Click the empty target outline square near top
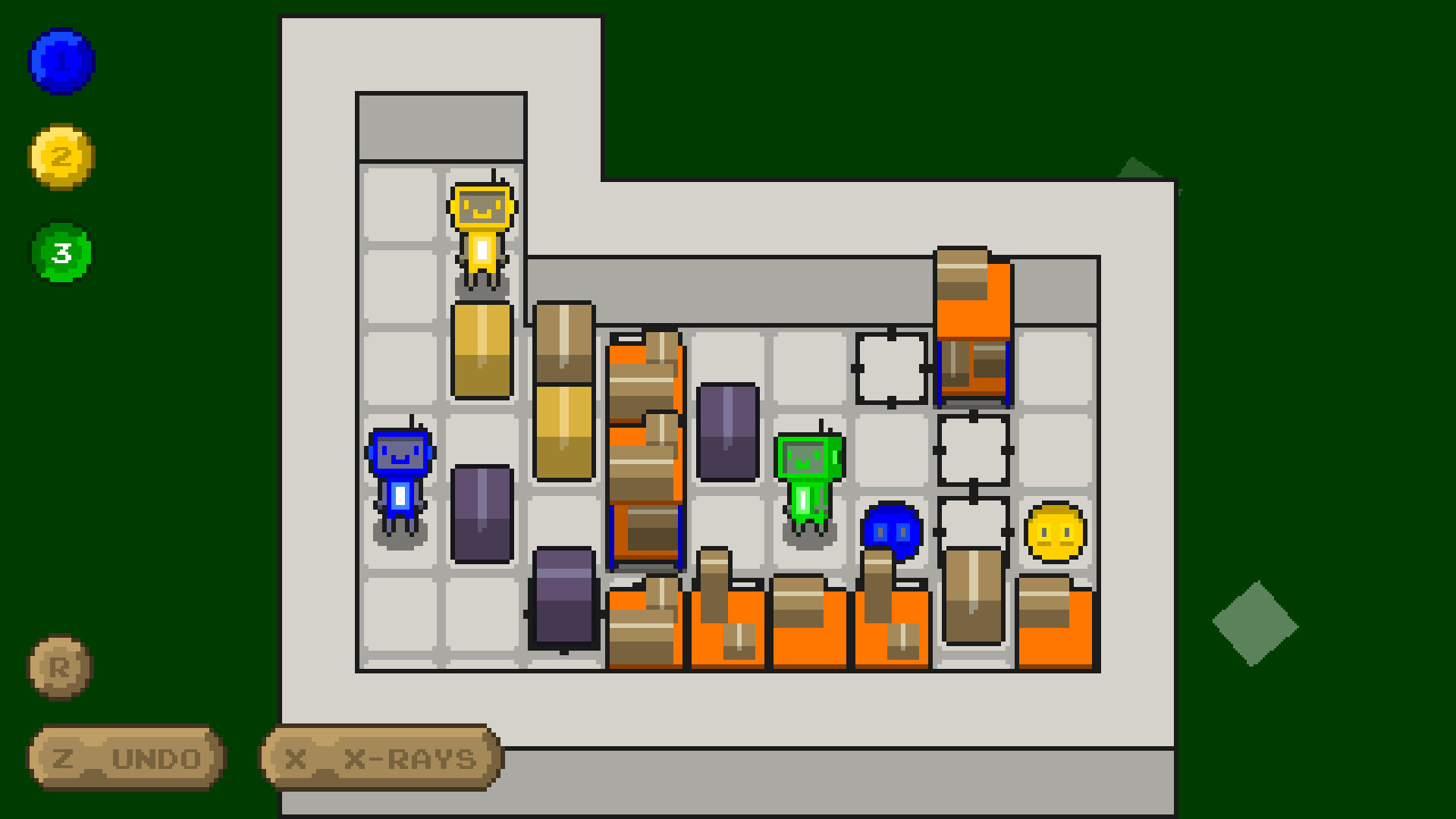1456x819 pixels. point(891,368)
